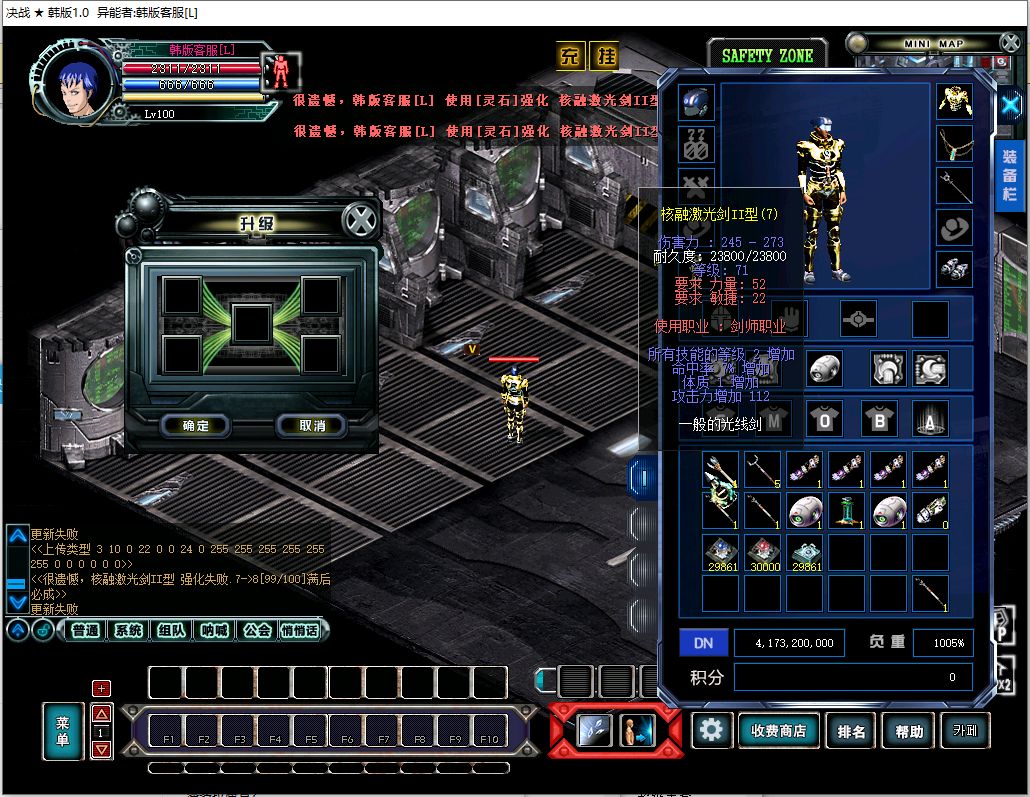Close the 升级 upgrade window
This screenshot has height=797, width=1030.
tap(359, 220)
